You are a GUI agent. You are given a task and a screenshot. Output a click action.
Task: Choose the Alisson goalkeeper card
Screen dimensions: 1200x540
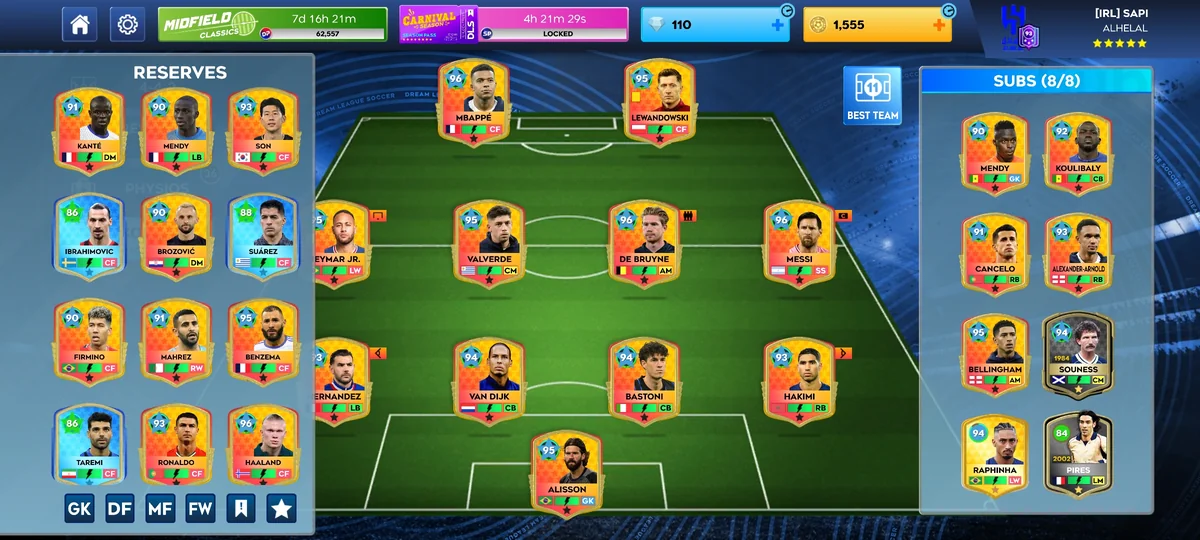pyautogui.click(x=567, y=472)
